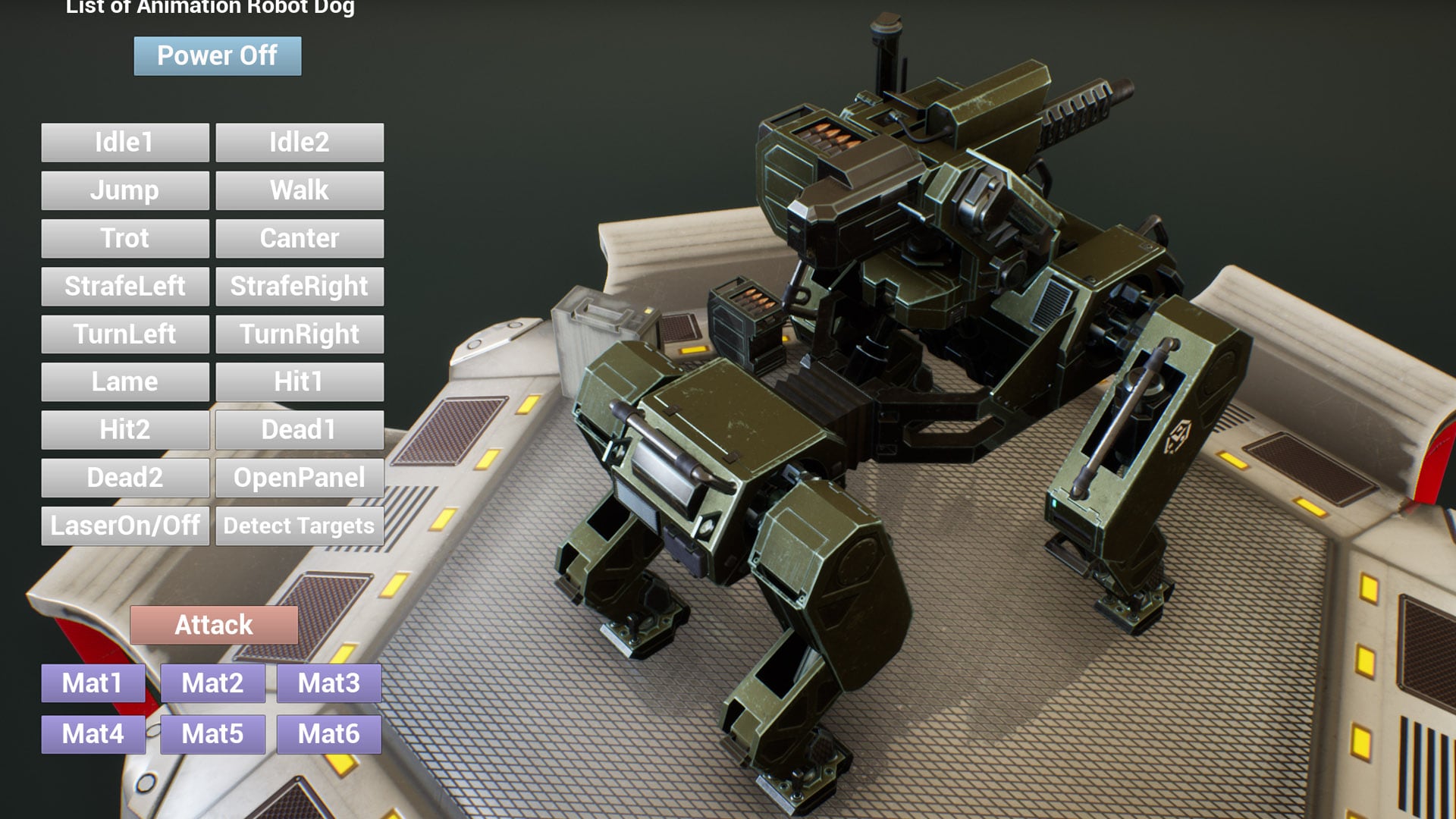This screenshot has height=819, width=1456.
Task: Select the StrafeLeft animation
Action: pos(124,286)
